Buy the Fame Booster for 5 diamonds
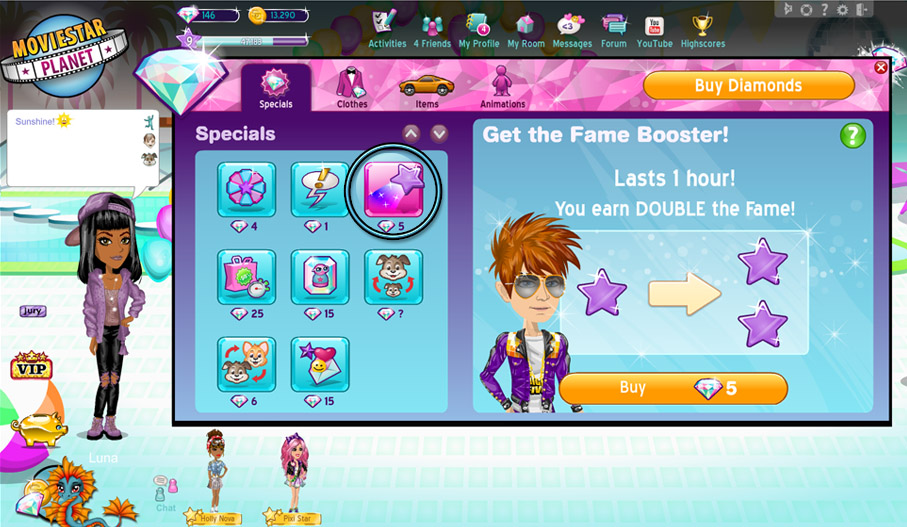907x527 pixels. click(673, 388)
